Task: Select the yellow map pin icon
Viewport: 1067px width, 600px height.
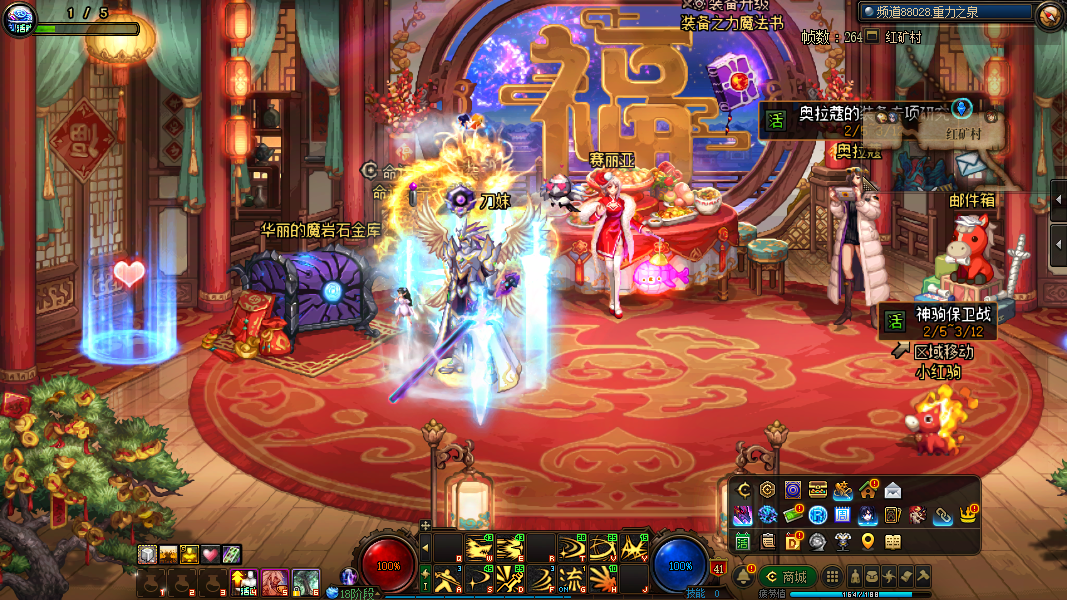Action: tap(867, 542)
